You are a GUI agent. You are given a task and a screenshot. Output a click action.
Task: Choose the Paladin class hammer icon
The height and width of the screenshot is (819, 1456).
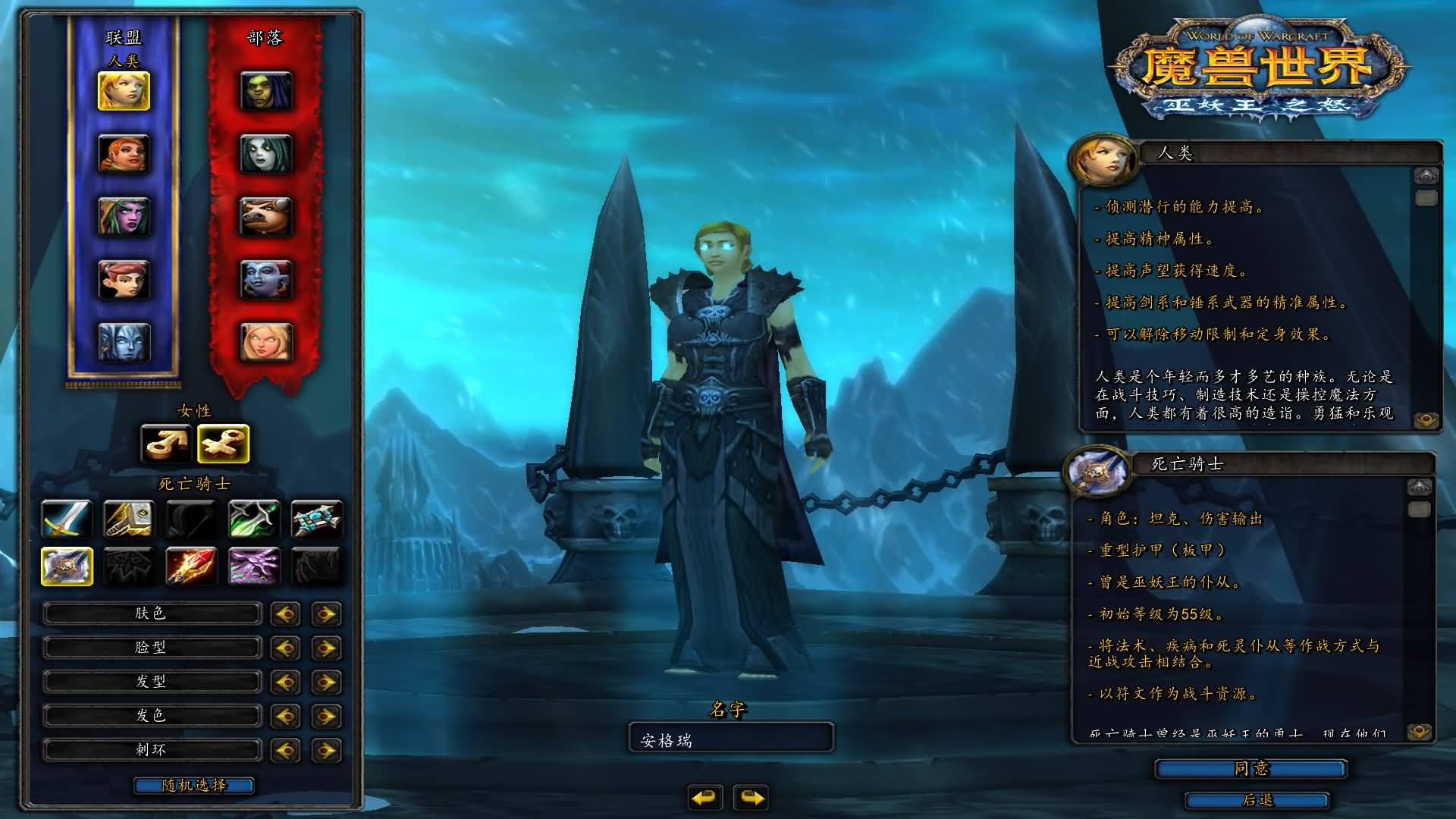tap(129, 519)
